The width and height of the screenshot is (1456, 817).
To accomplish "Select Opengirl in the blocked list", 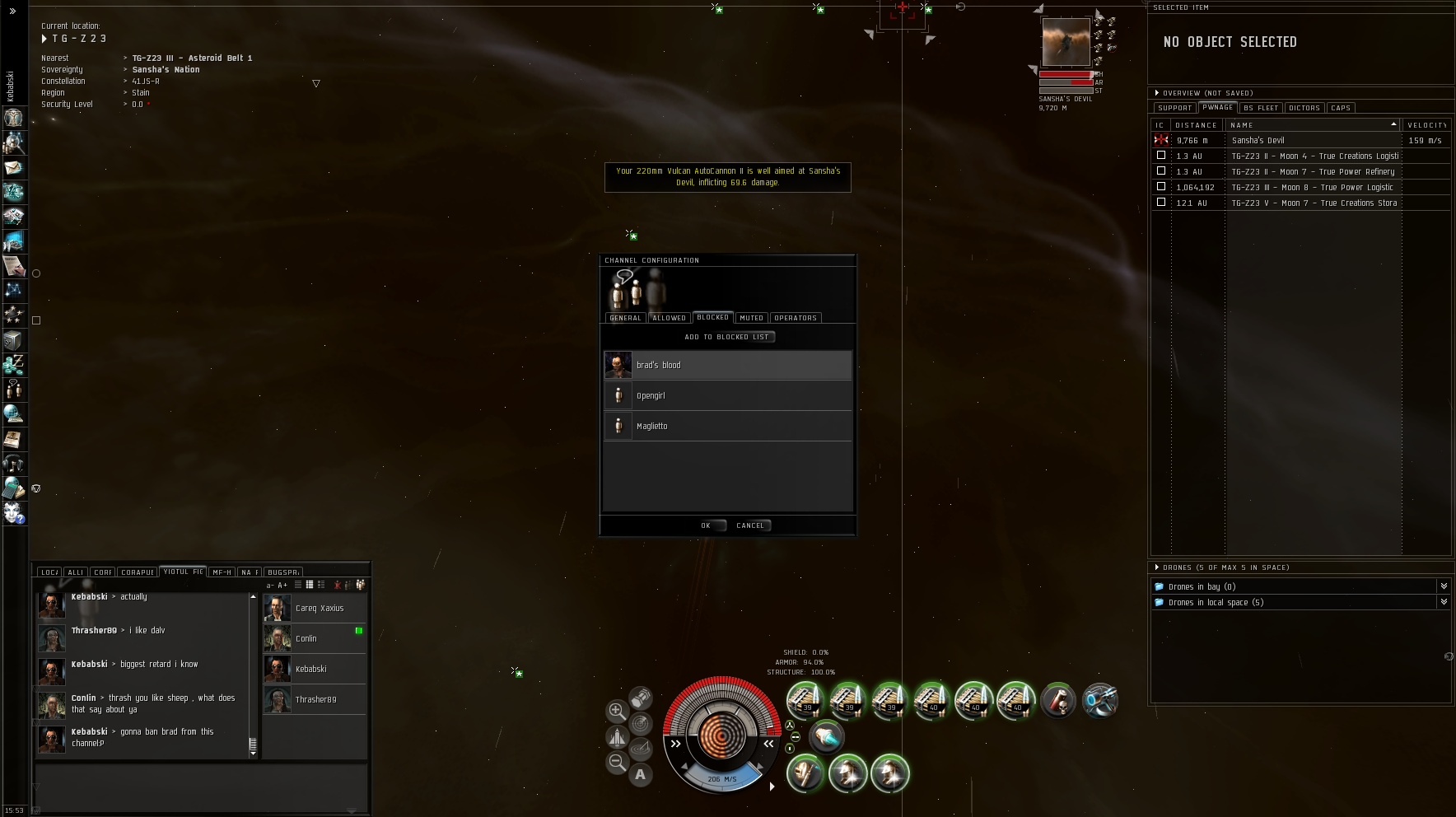I will [728, 395].
